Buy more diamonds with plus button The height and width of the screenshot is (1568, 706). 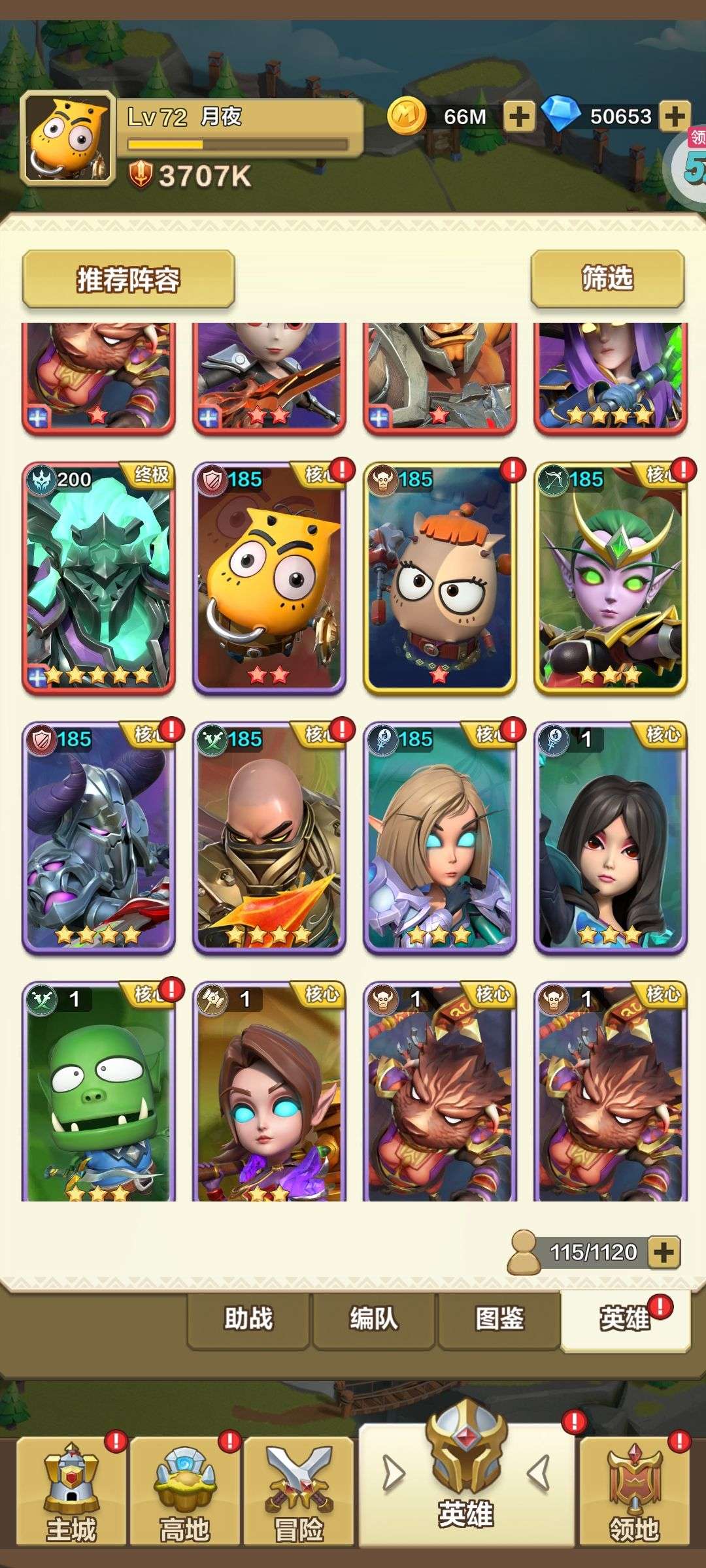675,117
